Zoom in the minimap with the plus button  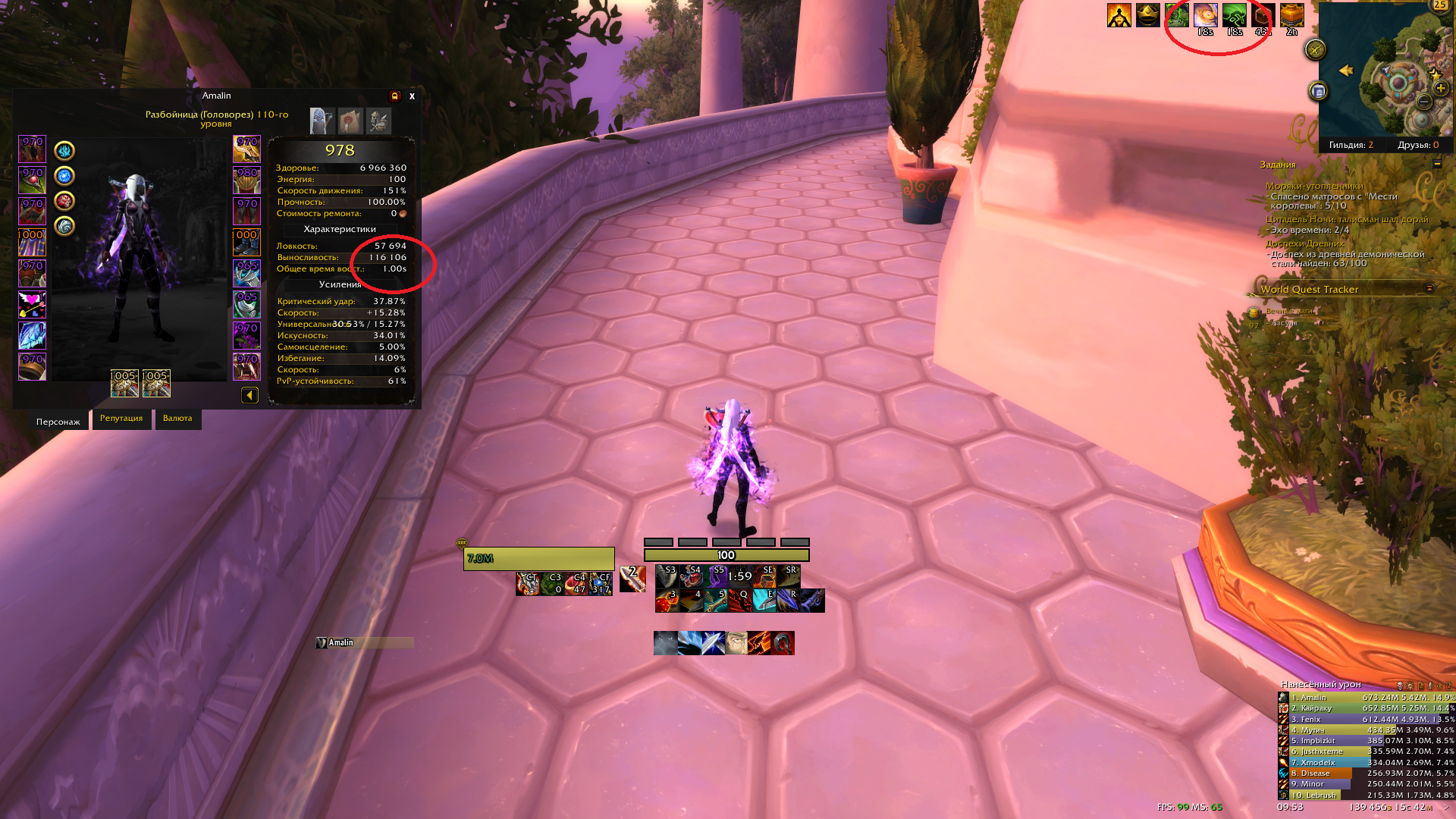point(1441,88)
